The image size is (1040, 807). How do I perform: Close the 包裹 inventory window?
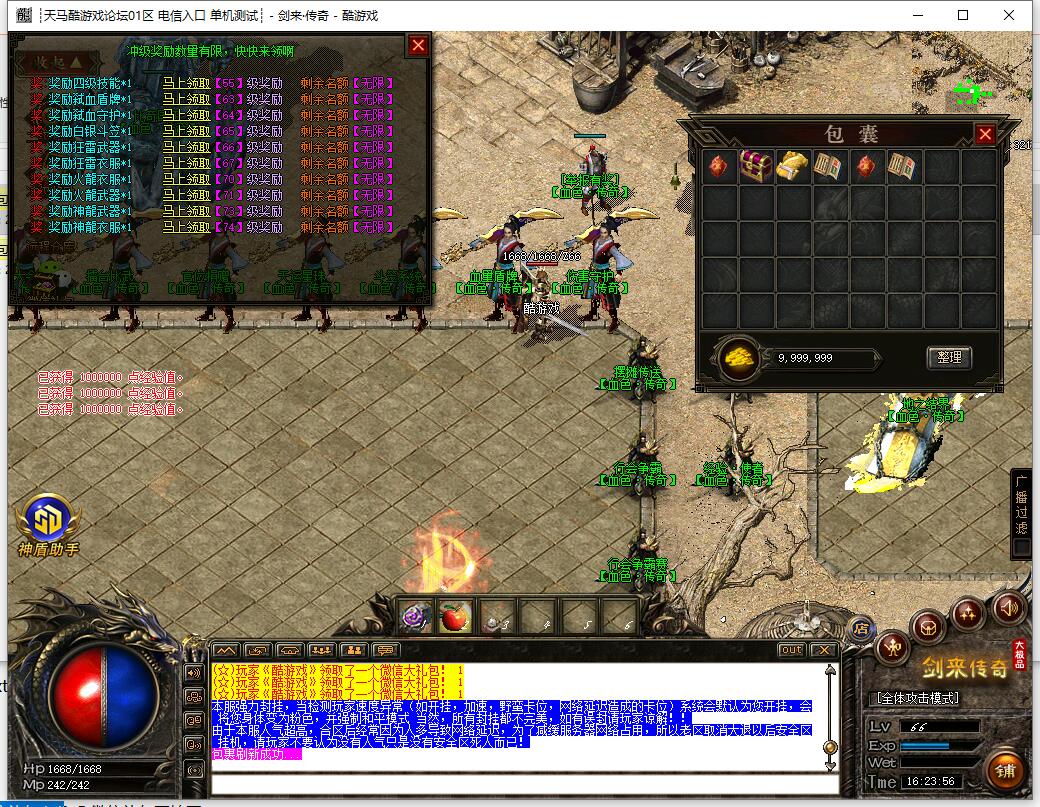[x=985, y=134]
